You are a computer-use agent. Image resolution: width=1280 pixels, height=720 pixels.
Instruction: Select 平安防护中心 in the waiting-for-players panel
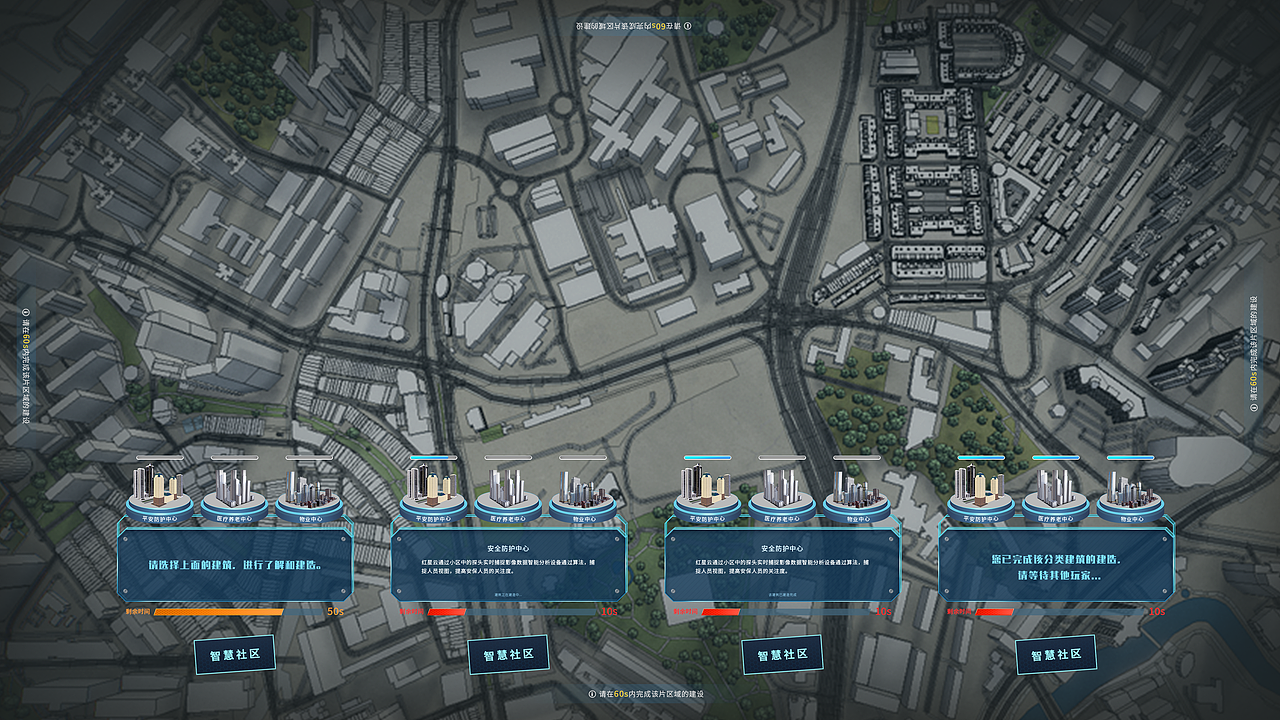coord(981,492)
